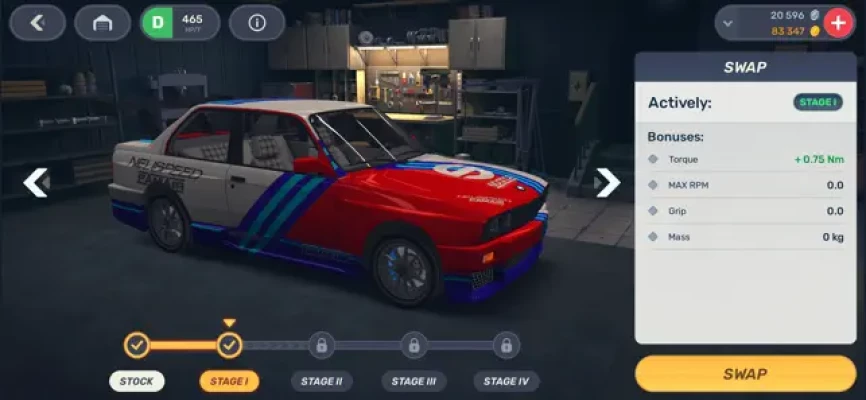Image resolution: width=866 pixels, height=400 pixels.
Task: Click the Stock checkmark node
Action: 137,346
